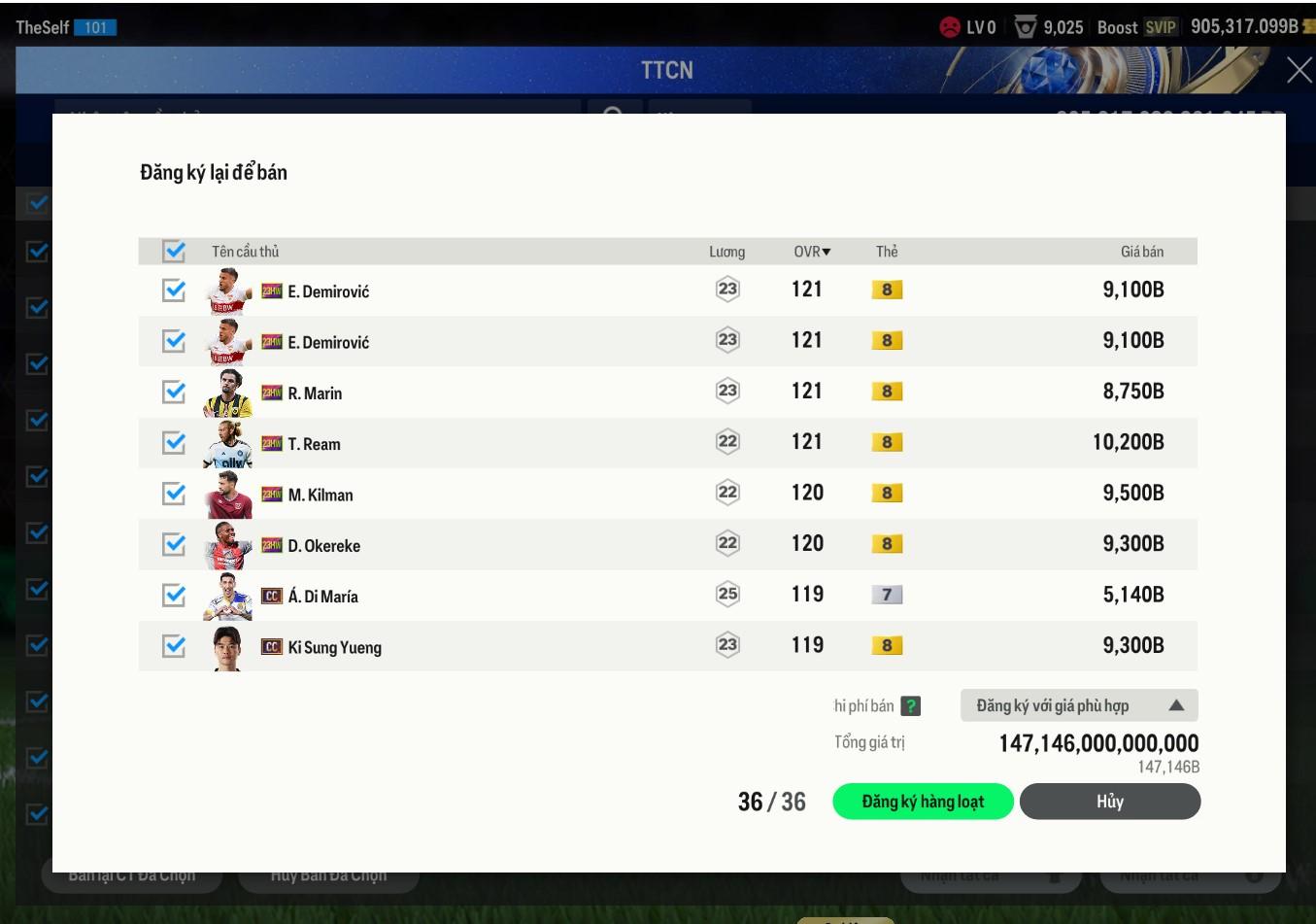
Task: Open the Đăng ký với giá phù hợp dropdown
Action: point(1078,705)
